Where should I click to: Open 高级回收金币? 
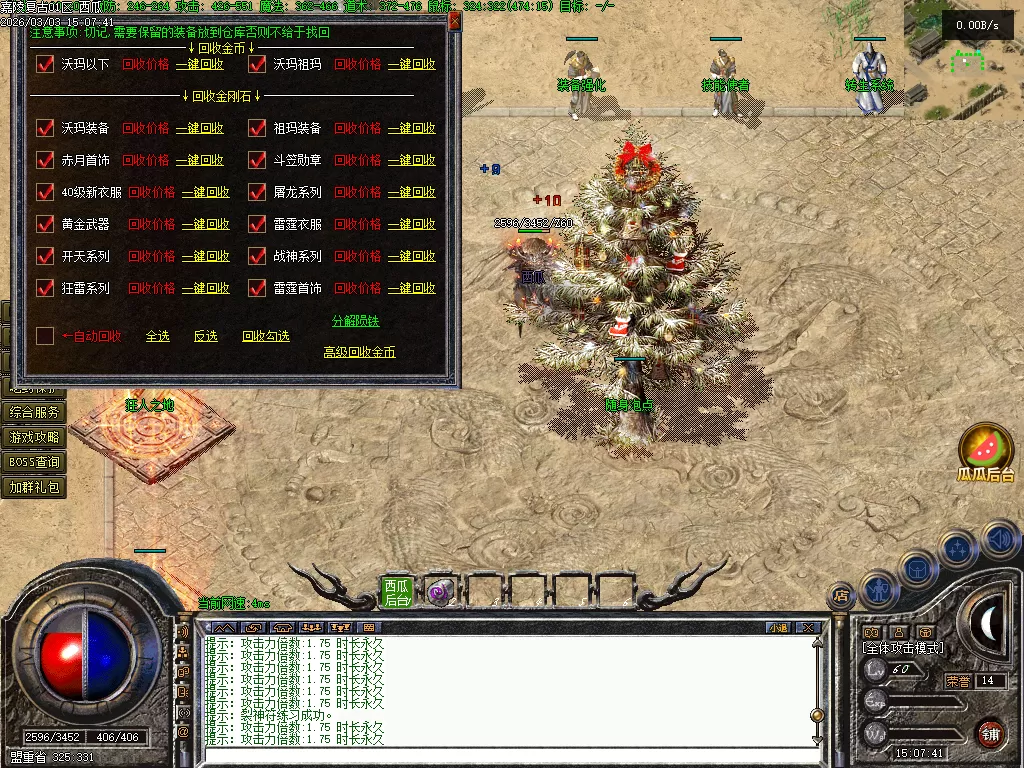(359, 352)
